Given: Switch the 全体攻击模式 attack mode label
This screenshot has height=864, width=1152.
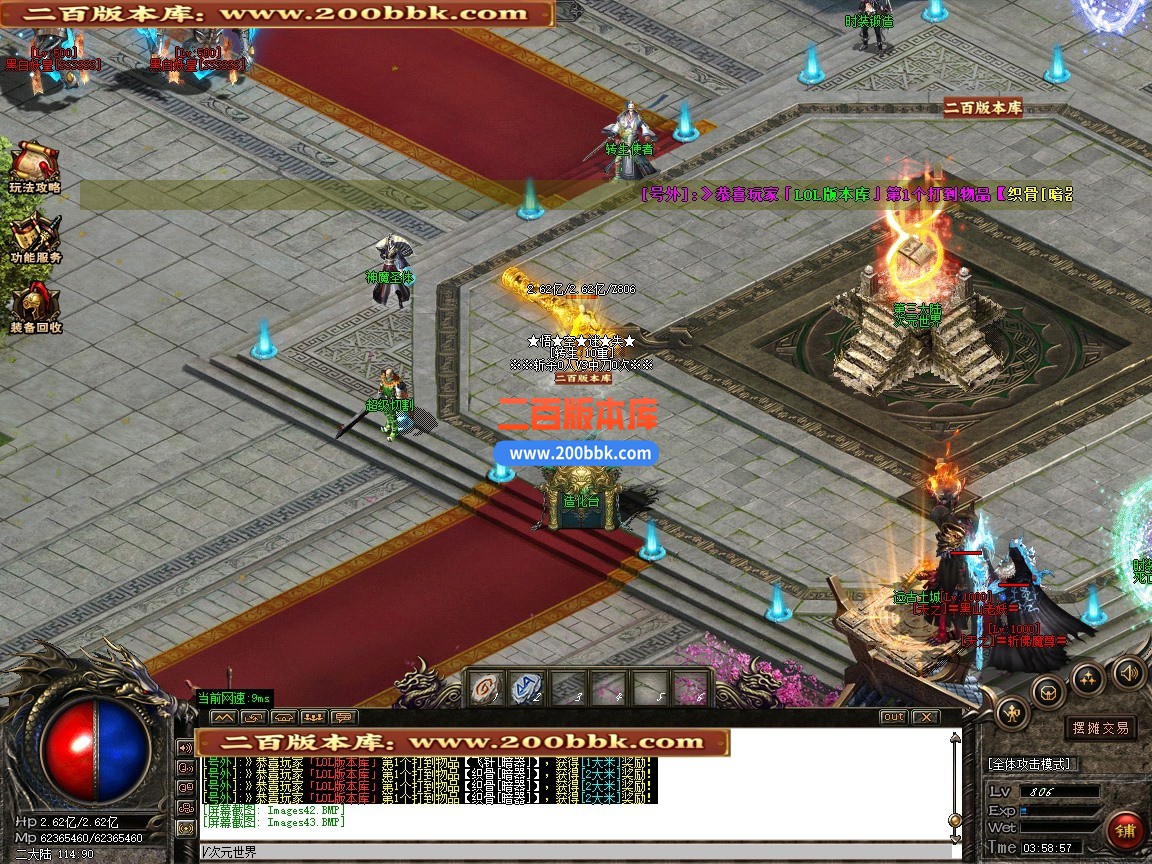Looking at the screenshot, I should pos(1029,764).
